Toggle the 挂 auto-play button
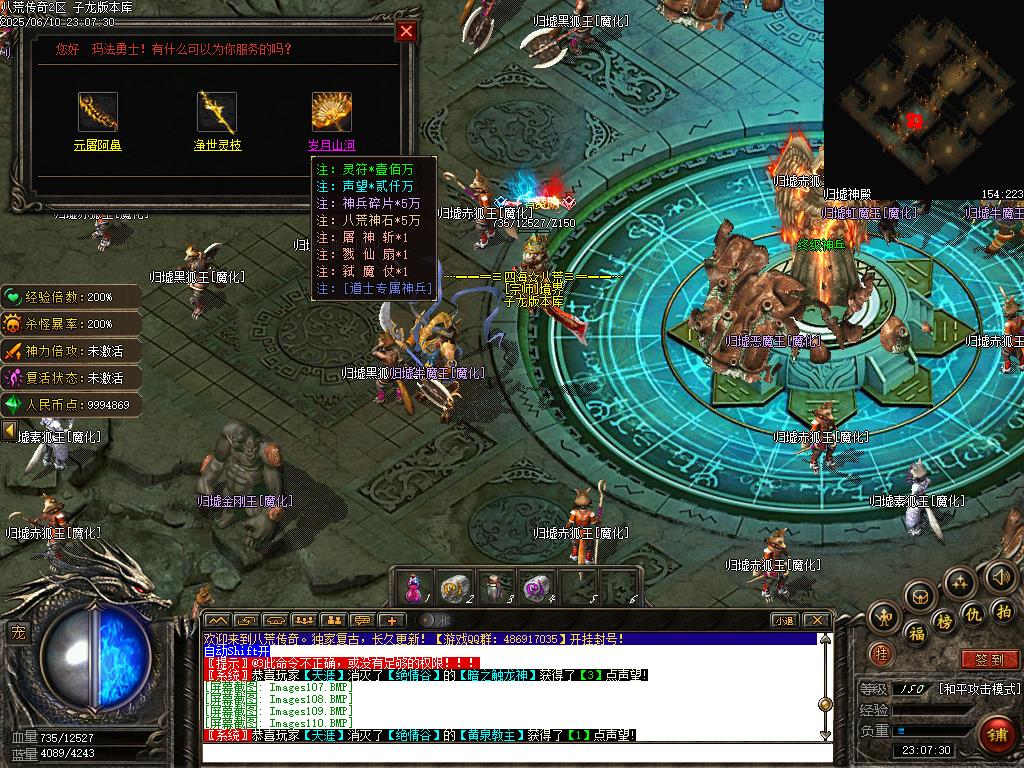This screenshot has width=1024, height=768. pyautogui.click(x=881, y=654)
